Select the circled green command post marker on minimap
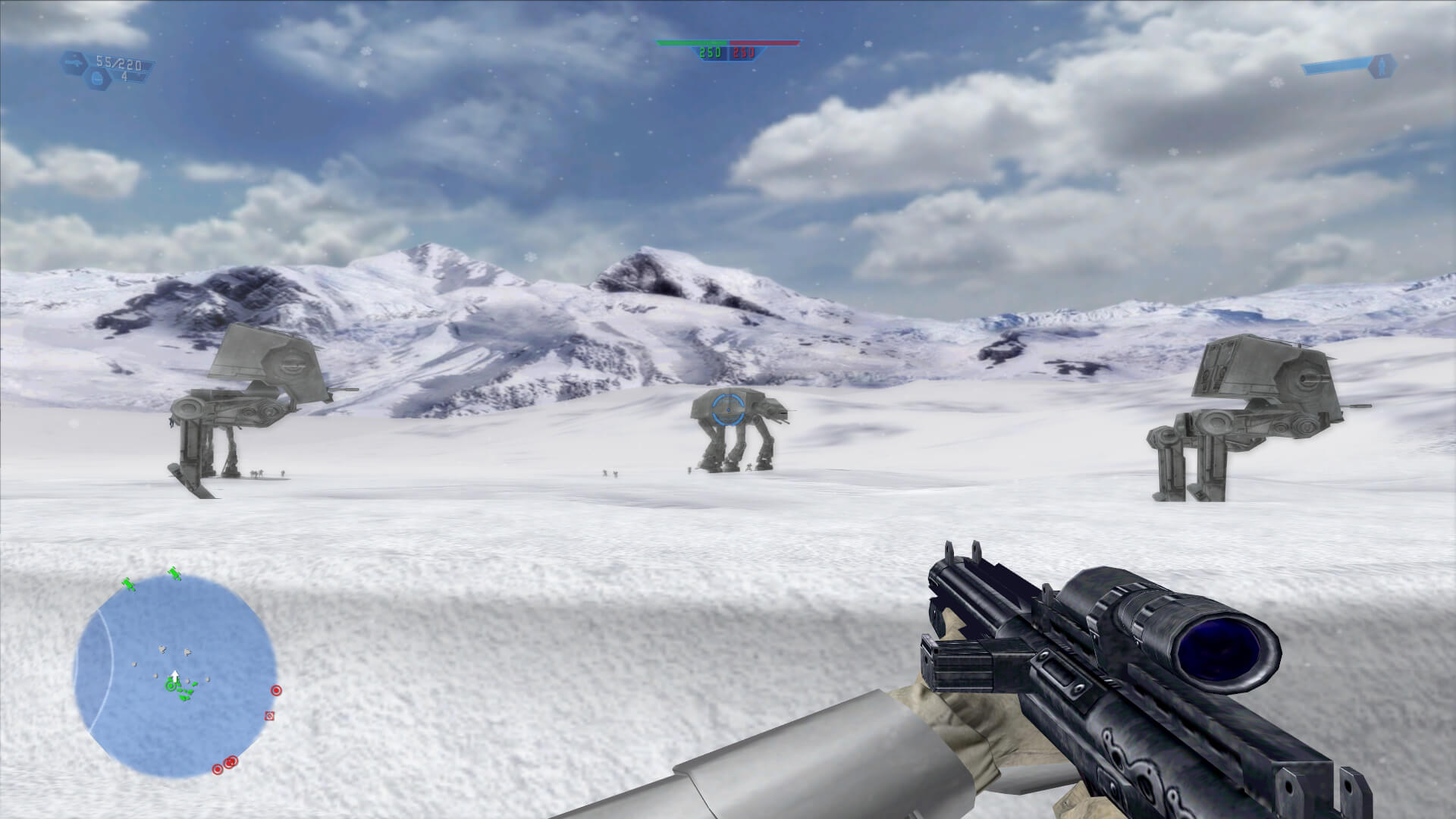This screenshot has width=1456, height=819. point(170,686)
